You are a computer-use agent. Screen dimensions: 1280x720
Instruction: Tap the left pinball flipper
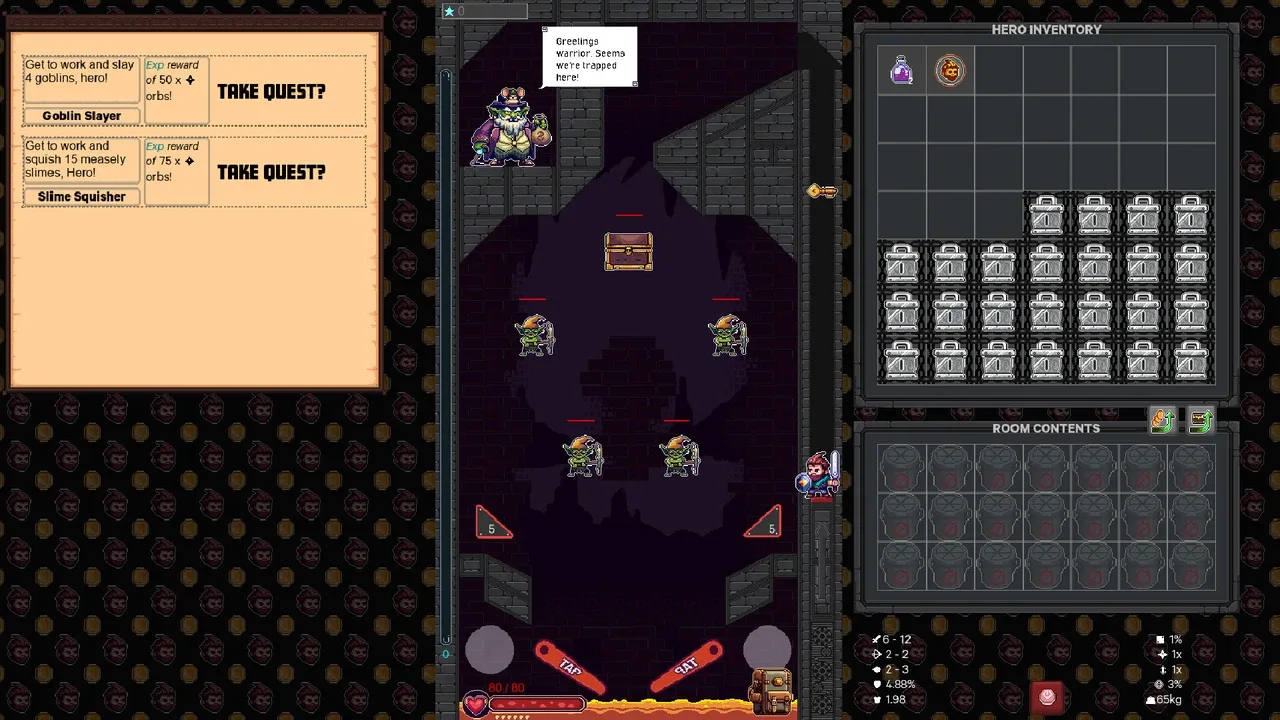[571, 667]
